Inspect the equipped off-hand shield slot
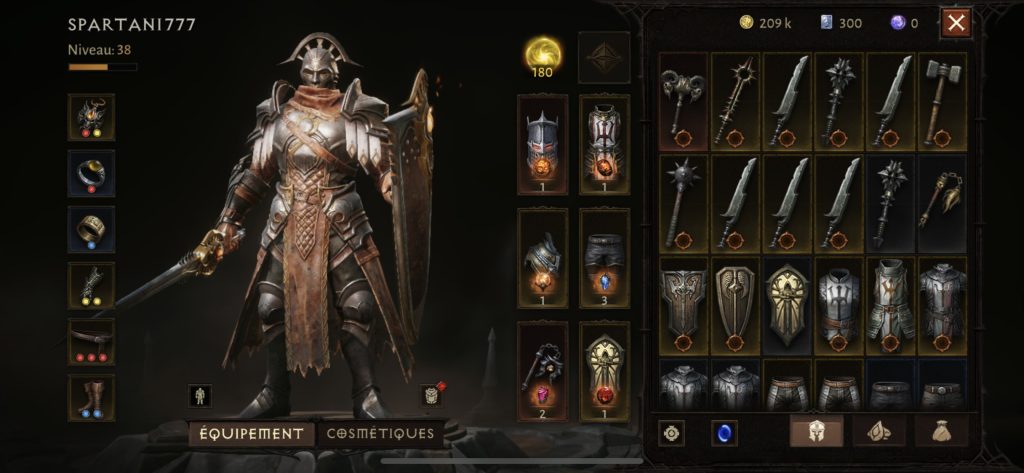Screen dimensions: 1024x473 (604, 370)
